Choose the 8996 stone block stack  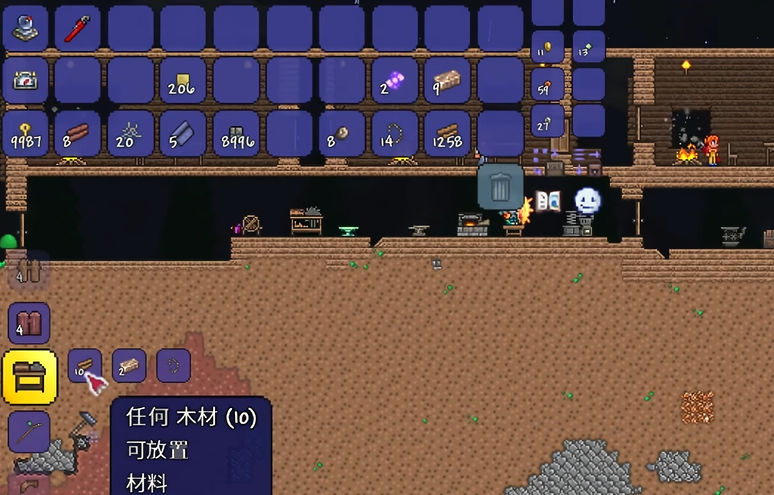(x=235, y=133)
